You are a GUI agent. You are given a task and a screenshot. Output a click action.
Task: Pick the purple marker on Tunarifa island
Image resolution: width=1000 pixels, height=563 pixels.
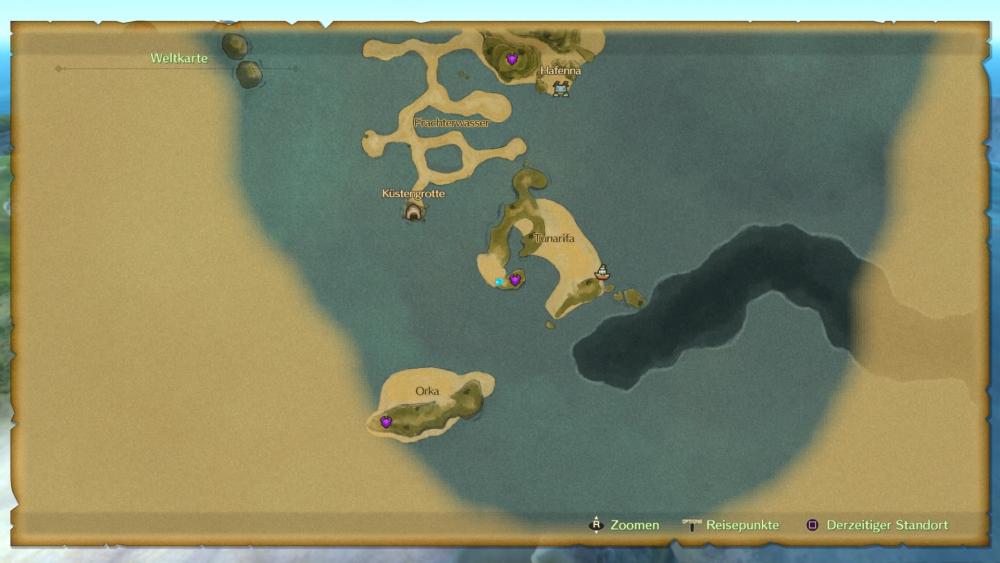point(515,280)
